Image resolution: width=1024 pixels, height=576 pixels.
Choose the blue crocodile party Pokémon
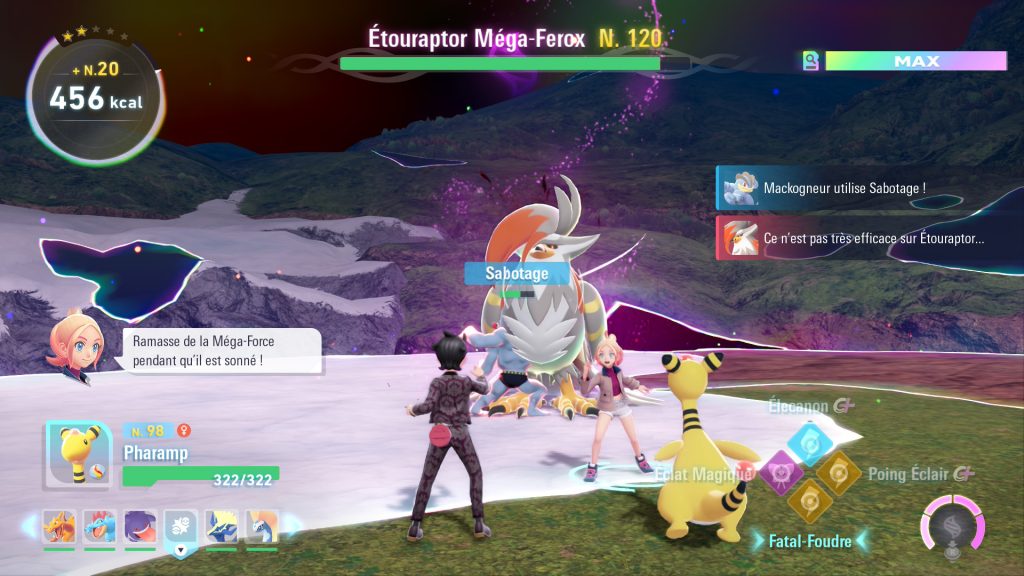pyautogui.click(x=99, y=526)
